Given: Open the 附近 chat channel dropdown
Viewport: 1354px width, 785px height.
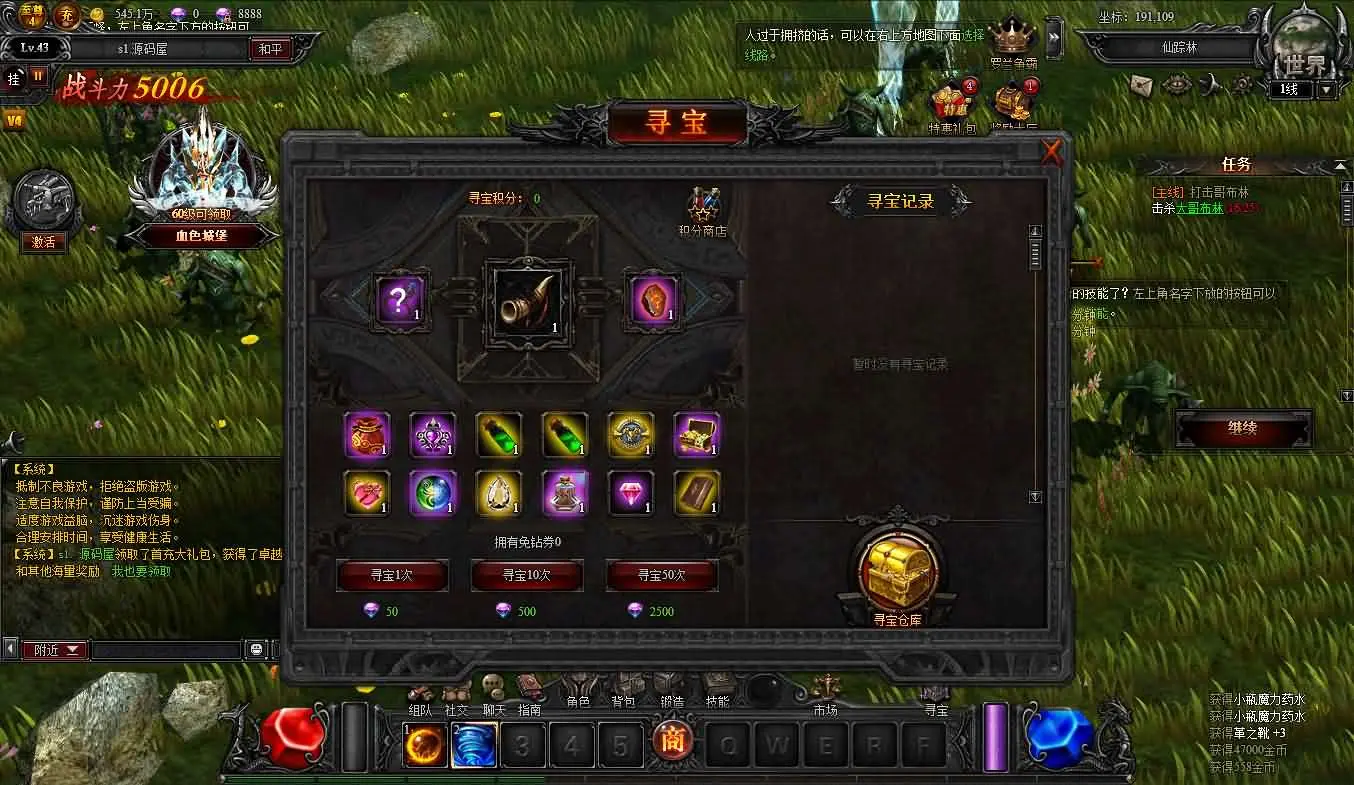Looking at the screenshot, I should click(55, 649).
